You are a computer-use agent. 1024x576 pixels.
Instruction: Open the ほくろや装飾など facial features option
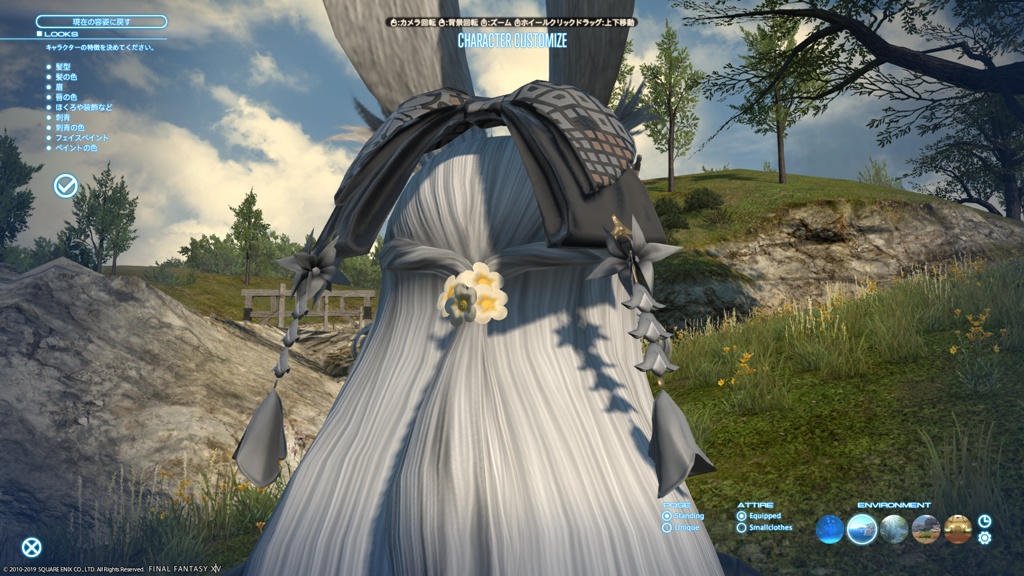click(84, 107)
